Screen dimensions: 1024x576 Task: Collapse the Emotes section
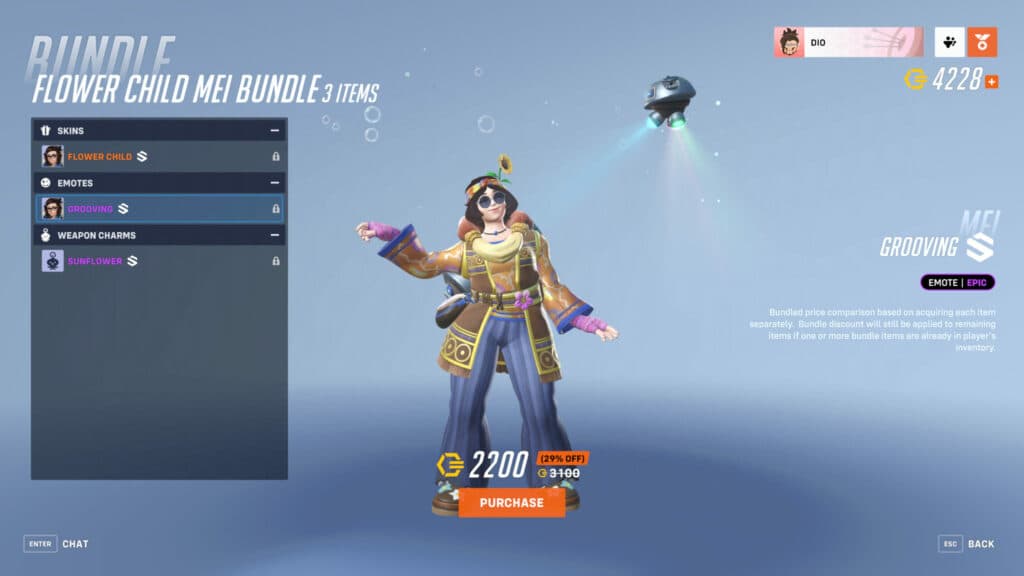pyautogui.click(x=274, y=183)
